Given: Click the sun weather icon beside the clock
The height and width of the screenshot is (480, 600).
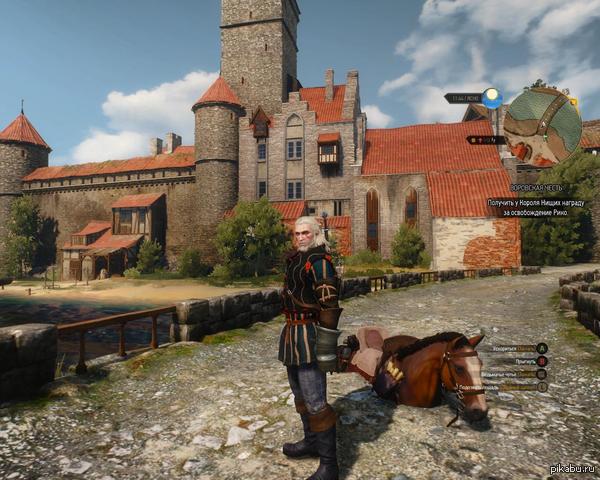Looking at the screenshot, I should point(491,98).
